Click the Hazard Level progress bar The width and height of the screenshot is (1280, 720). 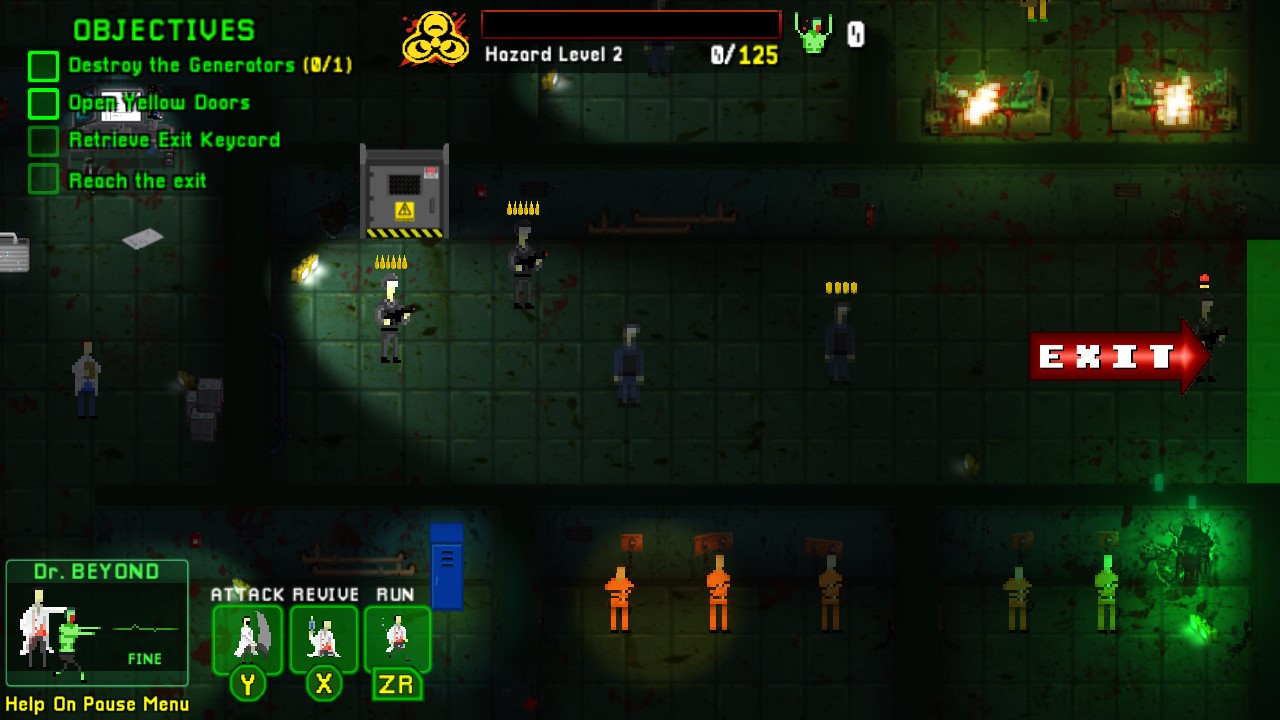pos(630,22)
